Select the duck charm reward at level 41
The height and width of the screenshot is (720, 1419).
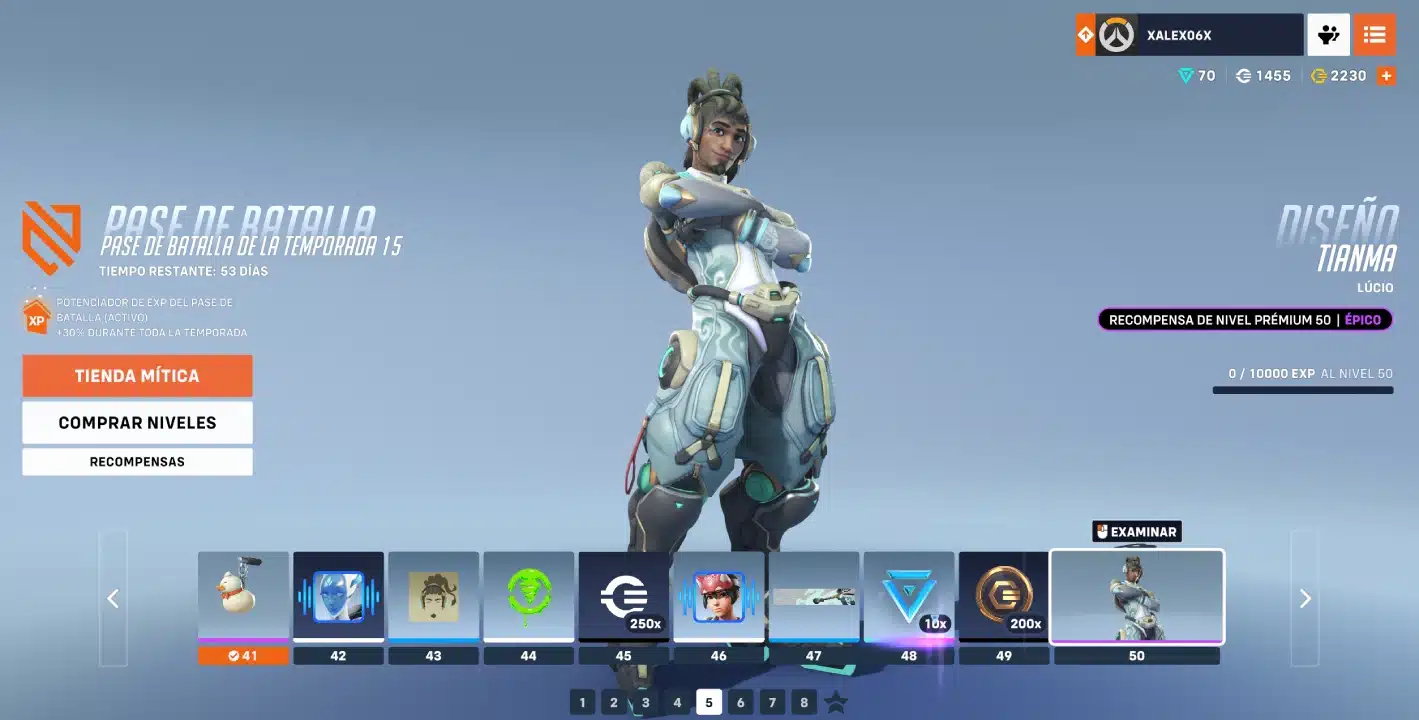click(x=243, y=597)
